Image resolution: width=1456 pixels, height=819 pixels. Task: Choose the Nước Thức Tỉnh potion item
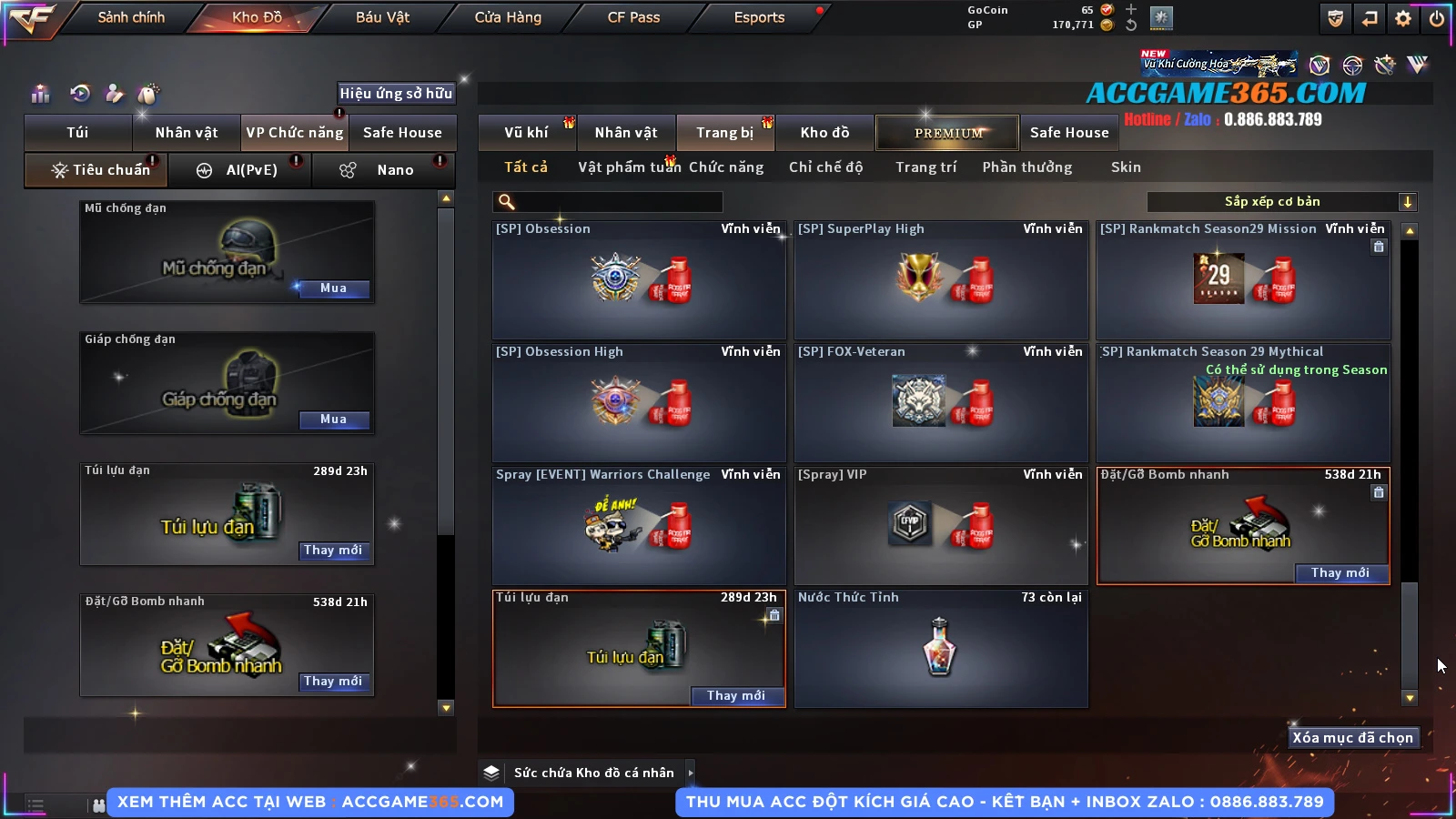tap(941, 648)
